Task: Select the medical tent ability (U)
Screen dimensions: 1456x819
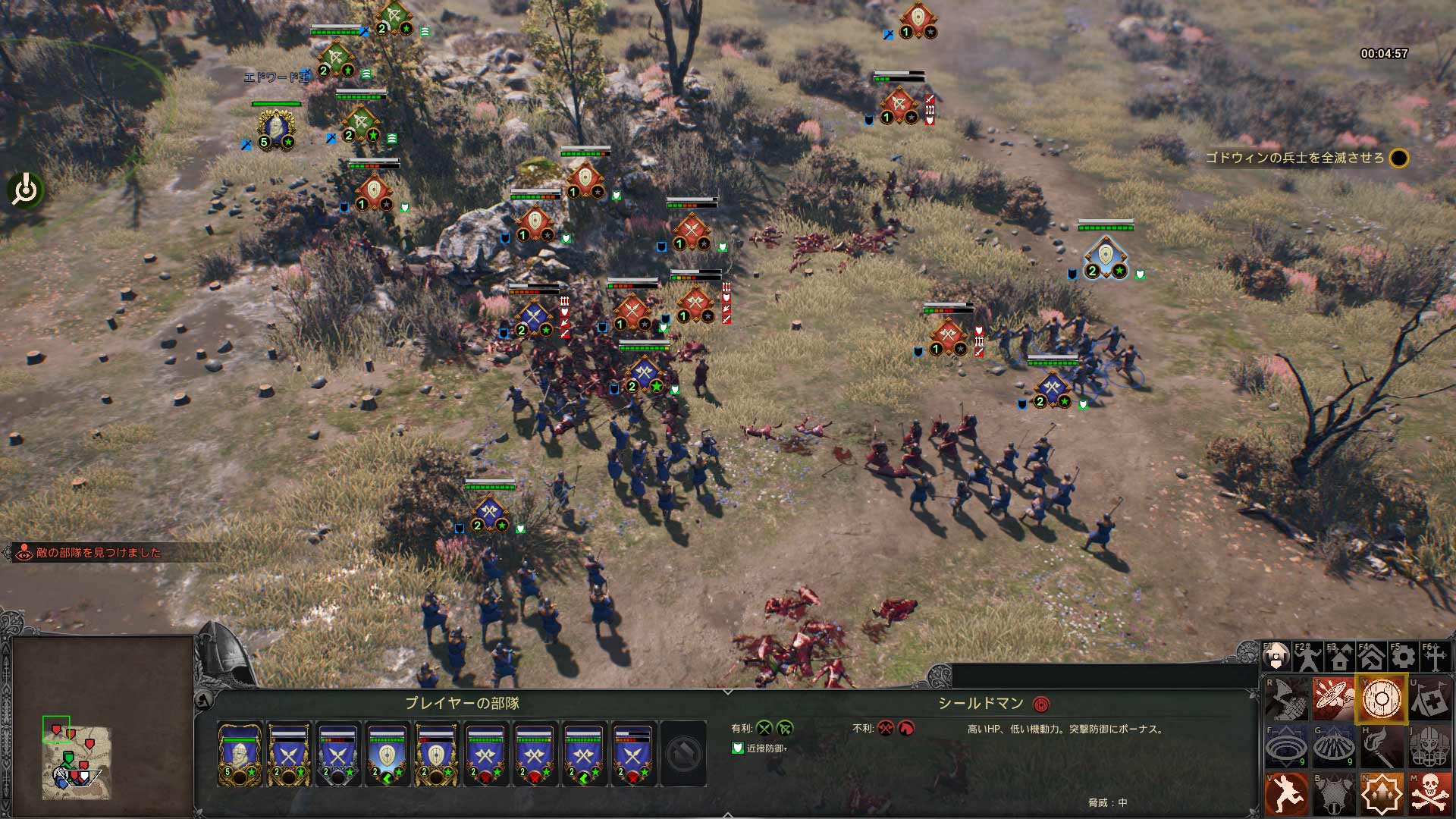Action: point(1430,699)
